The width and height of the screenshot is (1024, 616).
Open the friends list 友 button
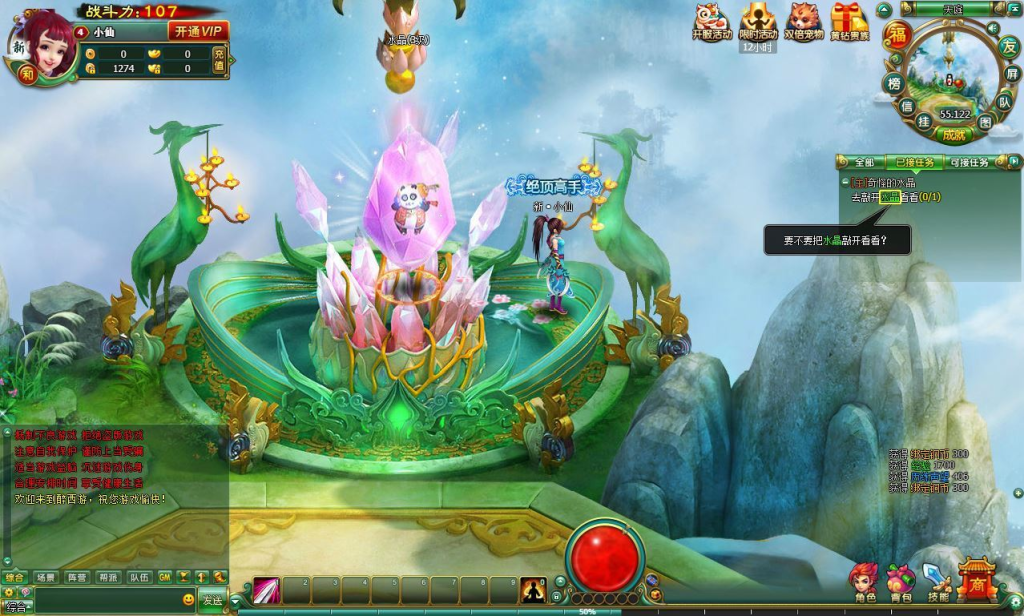click(x=1009, y=46)
